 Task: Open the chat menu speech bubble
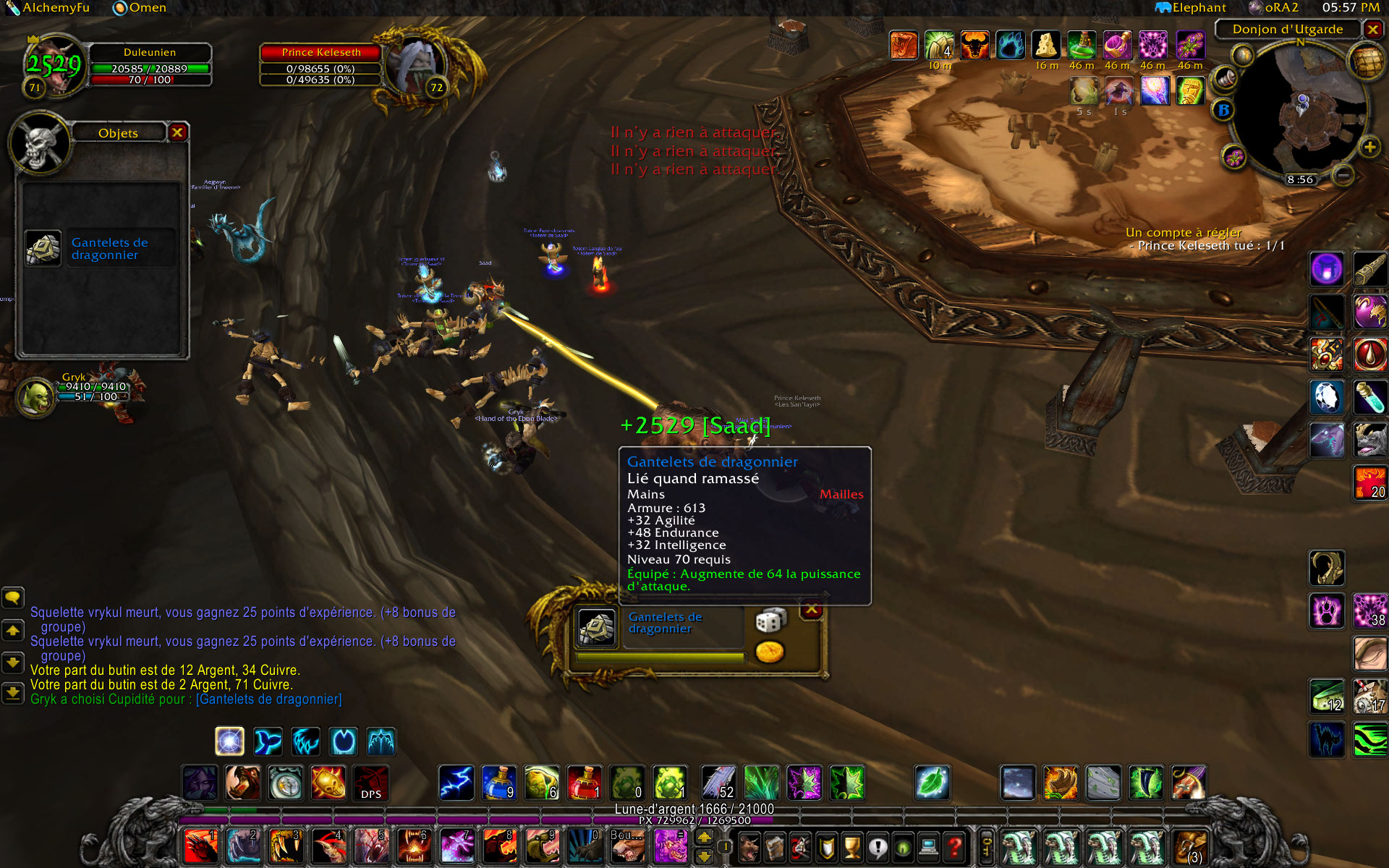pos(13,597)
